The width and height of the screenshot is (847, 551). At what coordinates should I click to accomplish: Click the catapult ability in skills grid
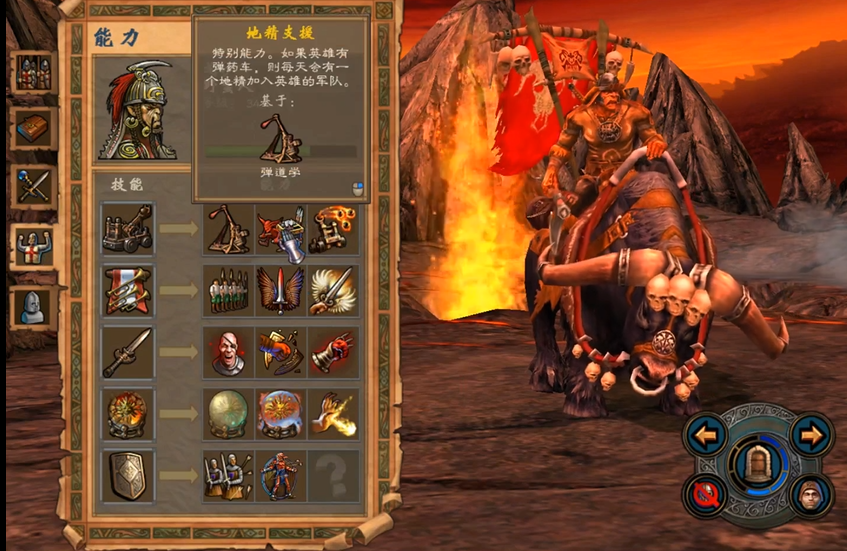click(x=228, y=229)
